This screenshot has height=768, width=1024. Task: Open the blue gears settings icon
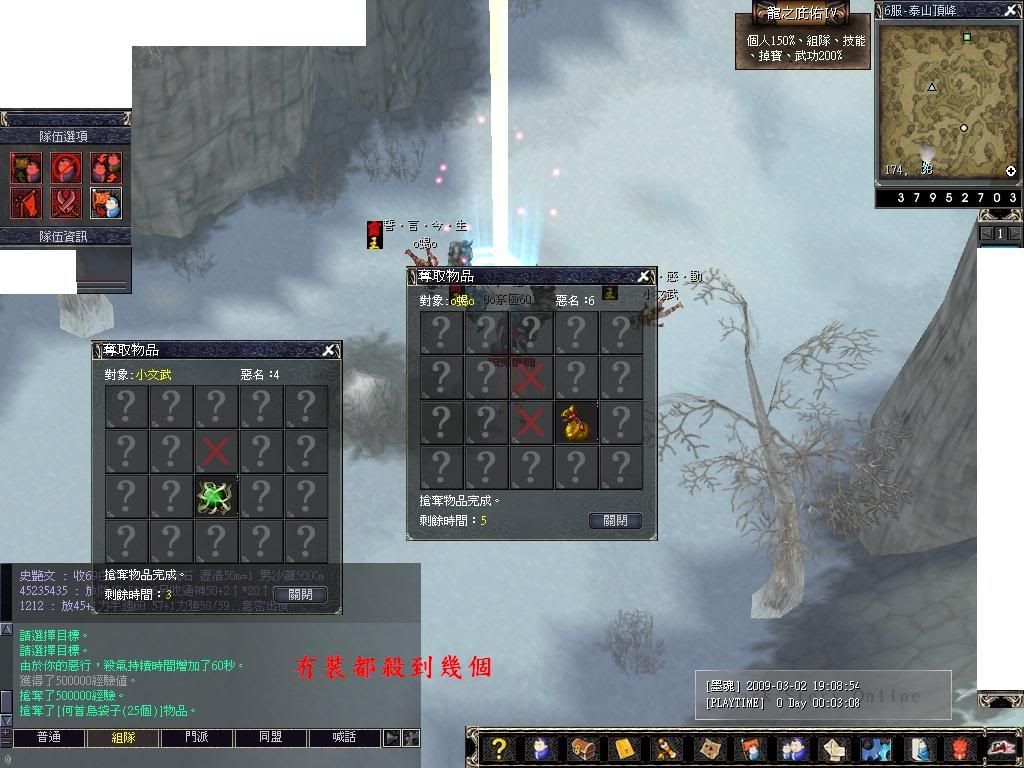pos(876,749)
